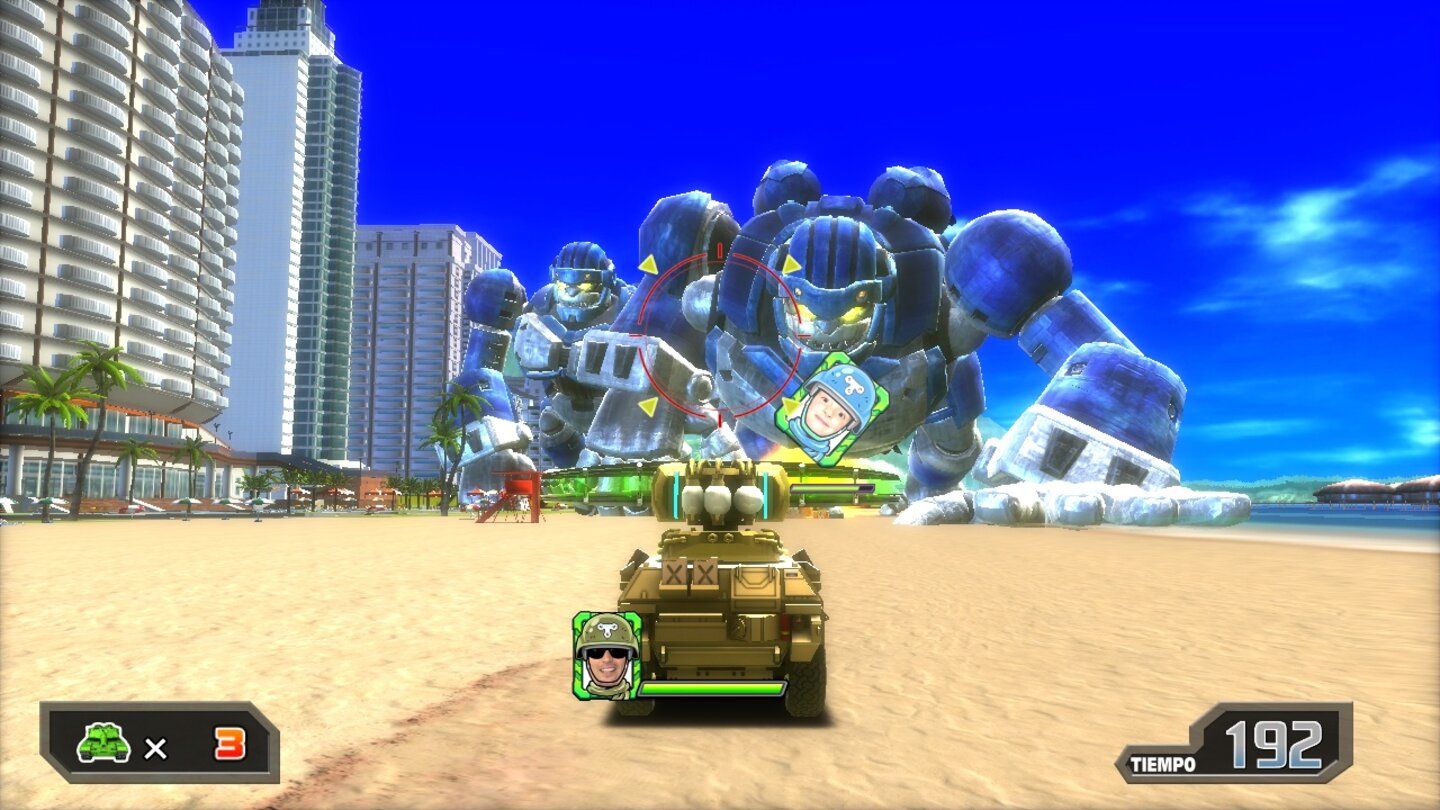1440x810 pixels.
Task: Click the yellow lock-on arrow left of the reticle
Action: pyautogui.click(x=650, y=265)
